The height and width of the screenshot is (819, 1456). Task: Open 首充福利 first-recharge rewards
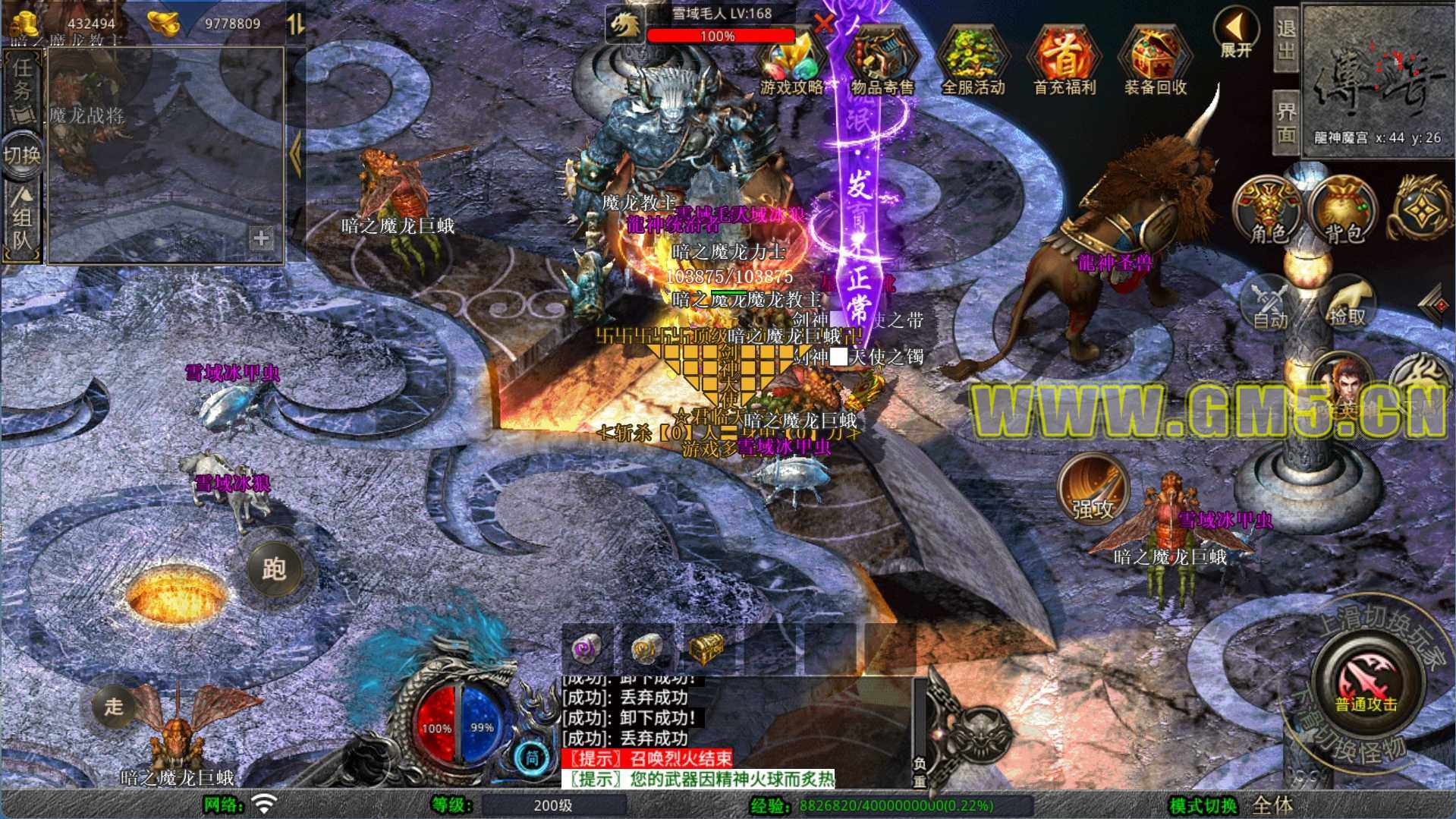click(1064, 64)
